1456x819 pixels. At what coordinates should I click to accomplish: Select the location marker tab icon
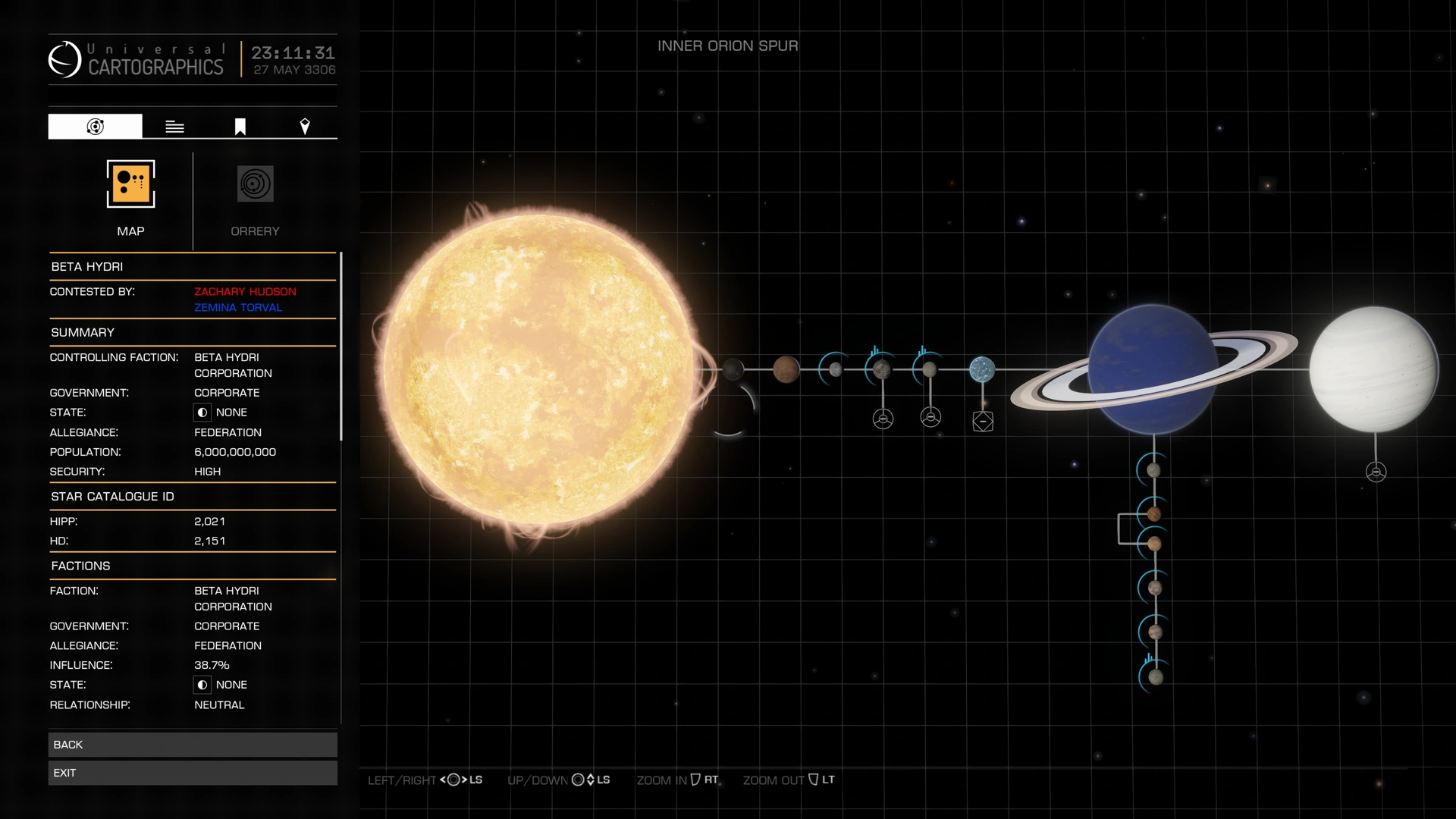[x=305, y=126]
